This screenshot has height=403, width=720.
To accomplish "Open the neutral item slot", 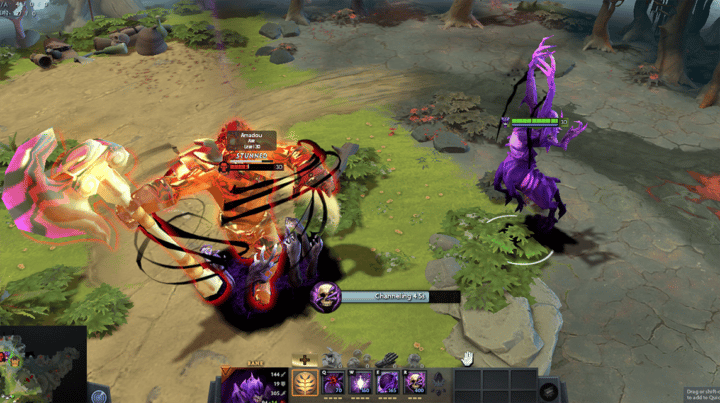I will coord(547,390).
